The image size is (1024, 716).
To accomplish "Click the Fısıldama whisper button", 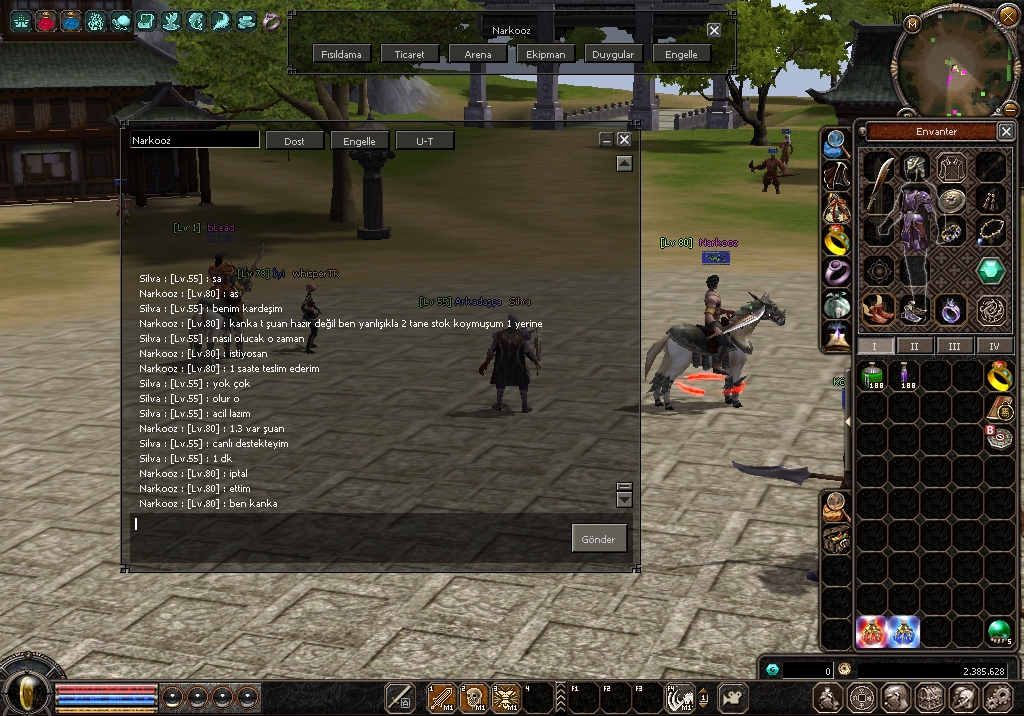I will [x=342, y=54].
